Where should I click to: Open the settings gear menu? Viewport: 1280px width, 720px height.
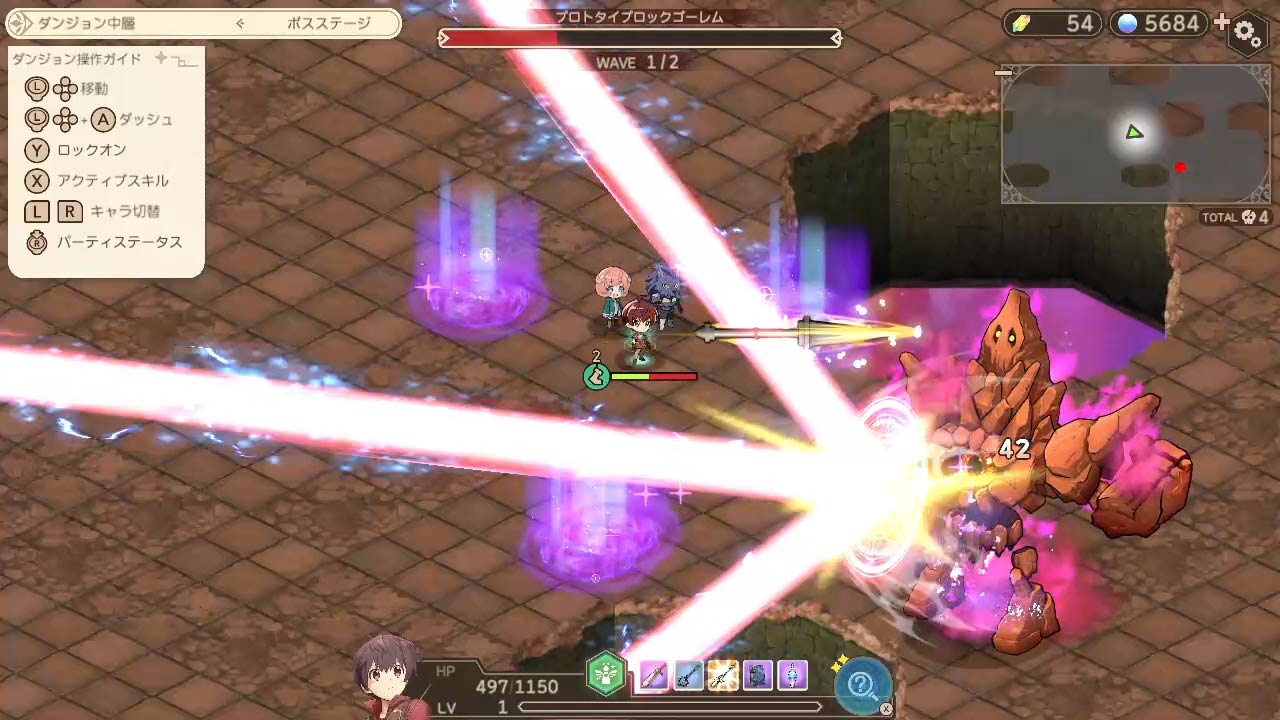[1248, 33]
